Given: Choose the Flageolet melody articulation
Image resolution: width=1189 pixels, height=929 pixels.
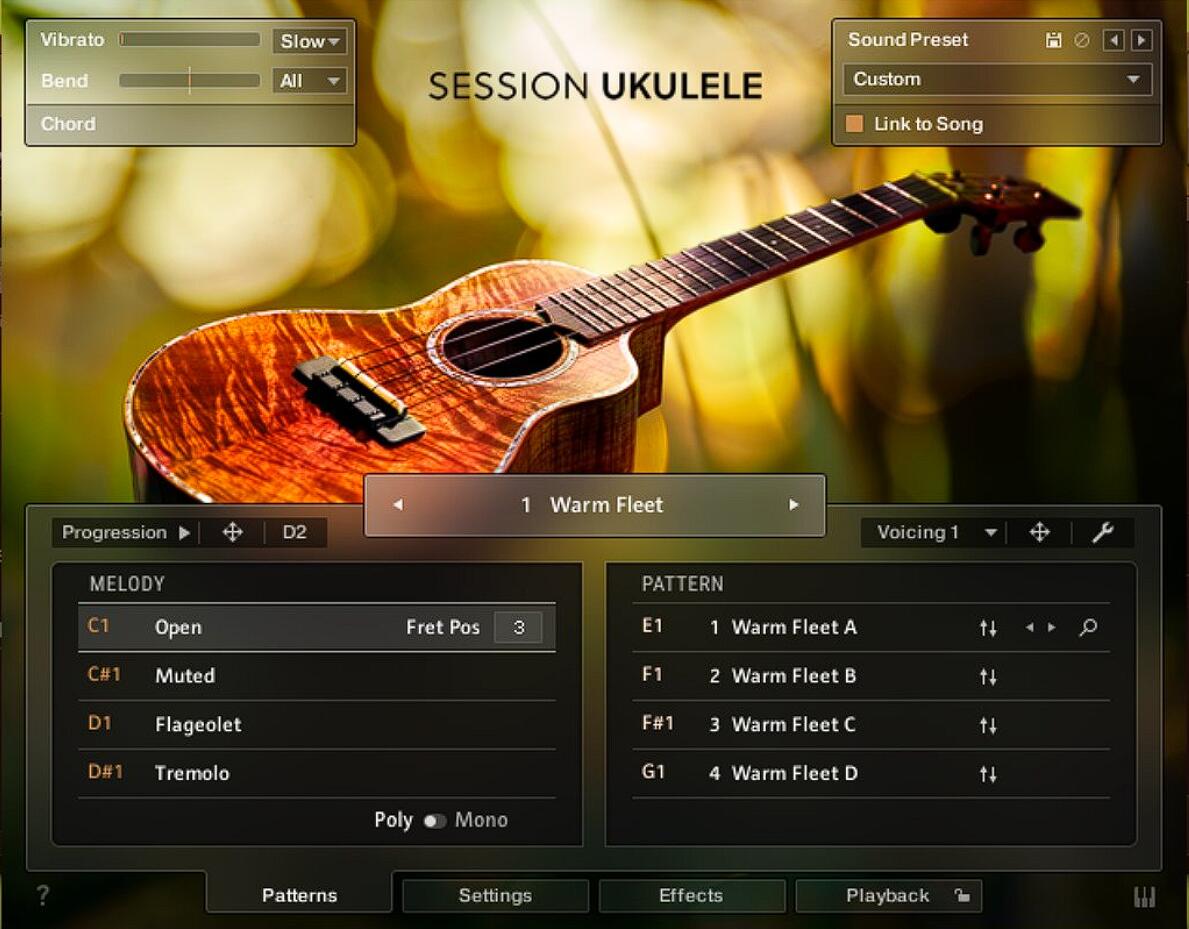Looking at the screenshot, I should pyautogui.click(x=198, y=724).
